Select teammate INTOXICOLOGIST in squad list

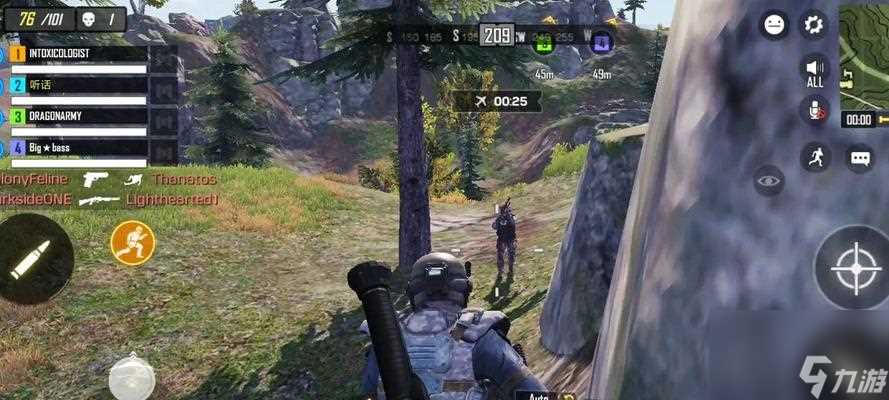pos(78,53)
